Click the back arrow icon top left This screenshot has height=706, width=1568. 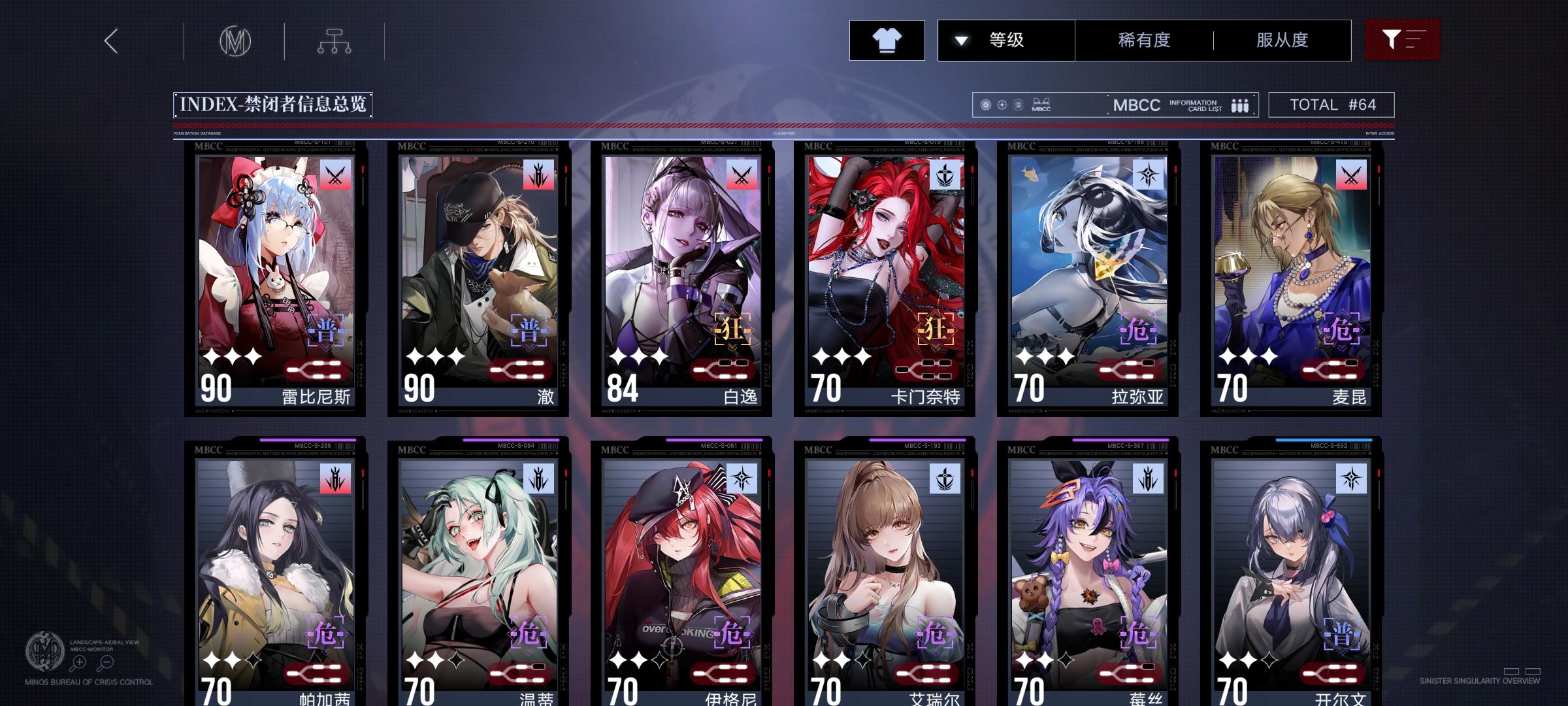111,41
